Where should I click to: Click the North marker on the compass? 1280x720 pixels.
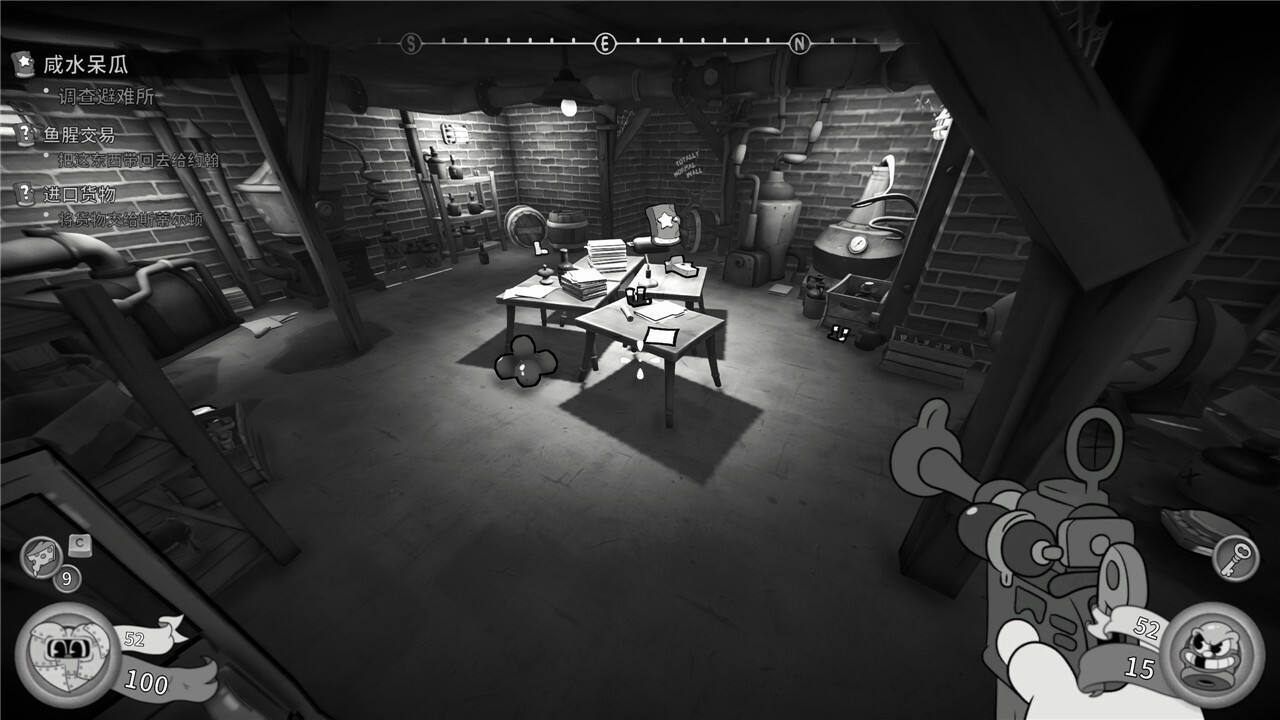click(x=799, y=43)
